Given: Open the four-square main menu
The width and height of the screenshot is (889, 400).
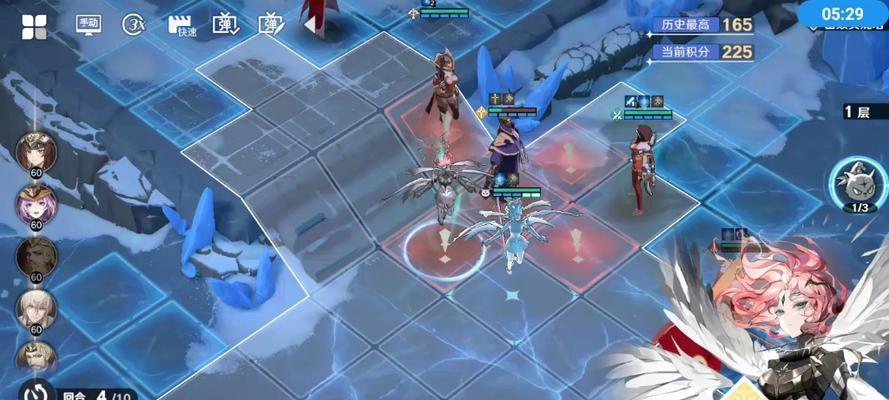Looking at the screenshot, I should [34, 26].
